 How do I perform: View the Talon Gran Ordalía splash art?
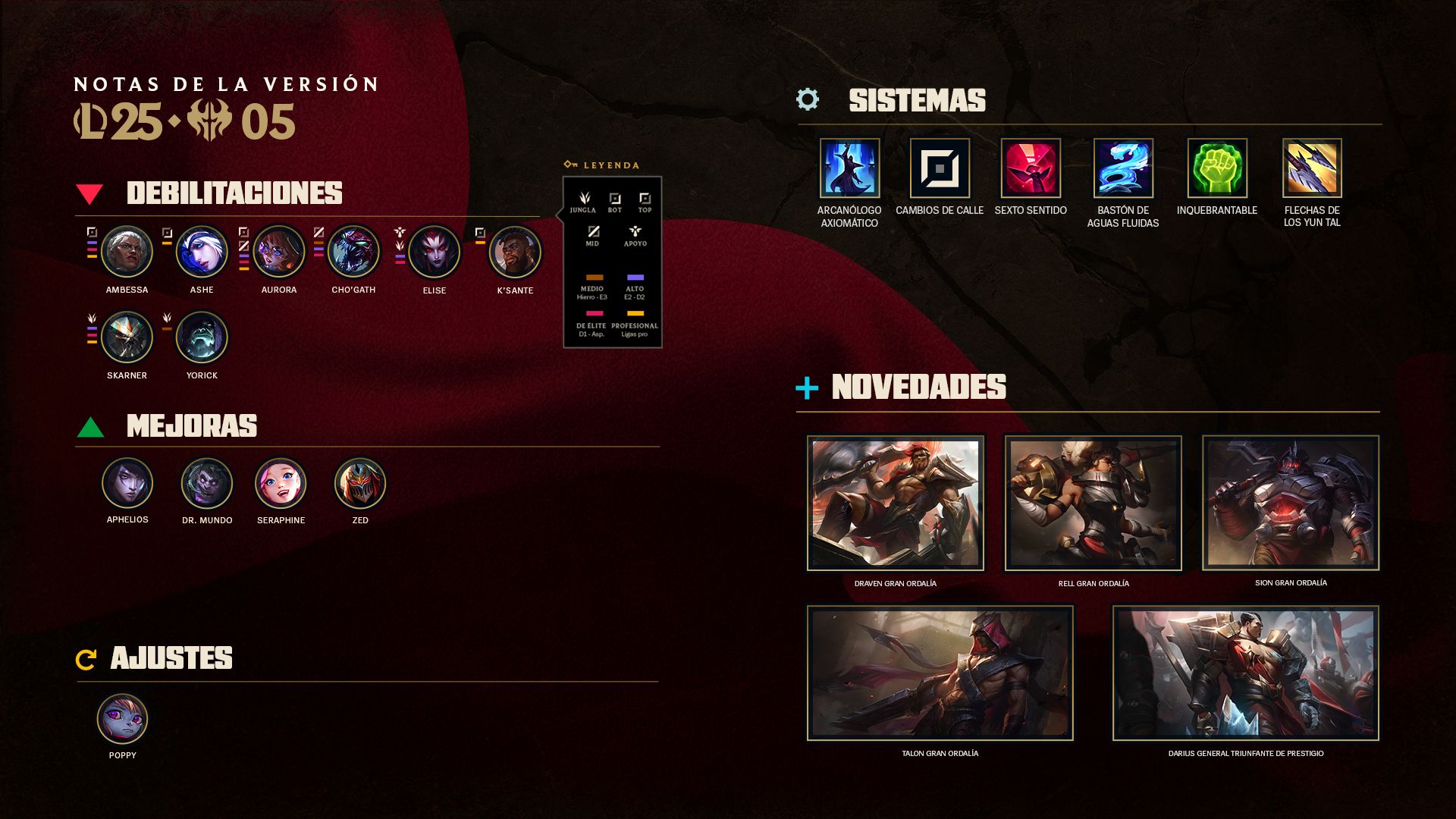(x=940, y=673)
